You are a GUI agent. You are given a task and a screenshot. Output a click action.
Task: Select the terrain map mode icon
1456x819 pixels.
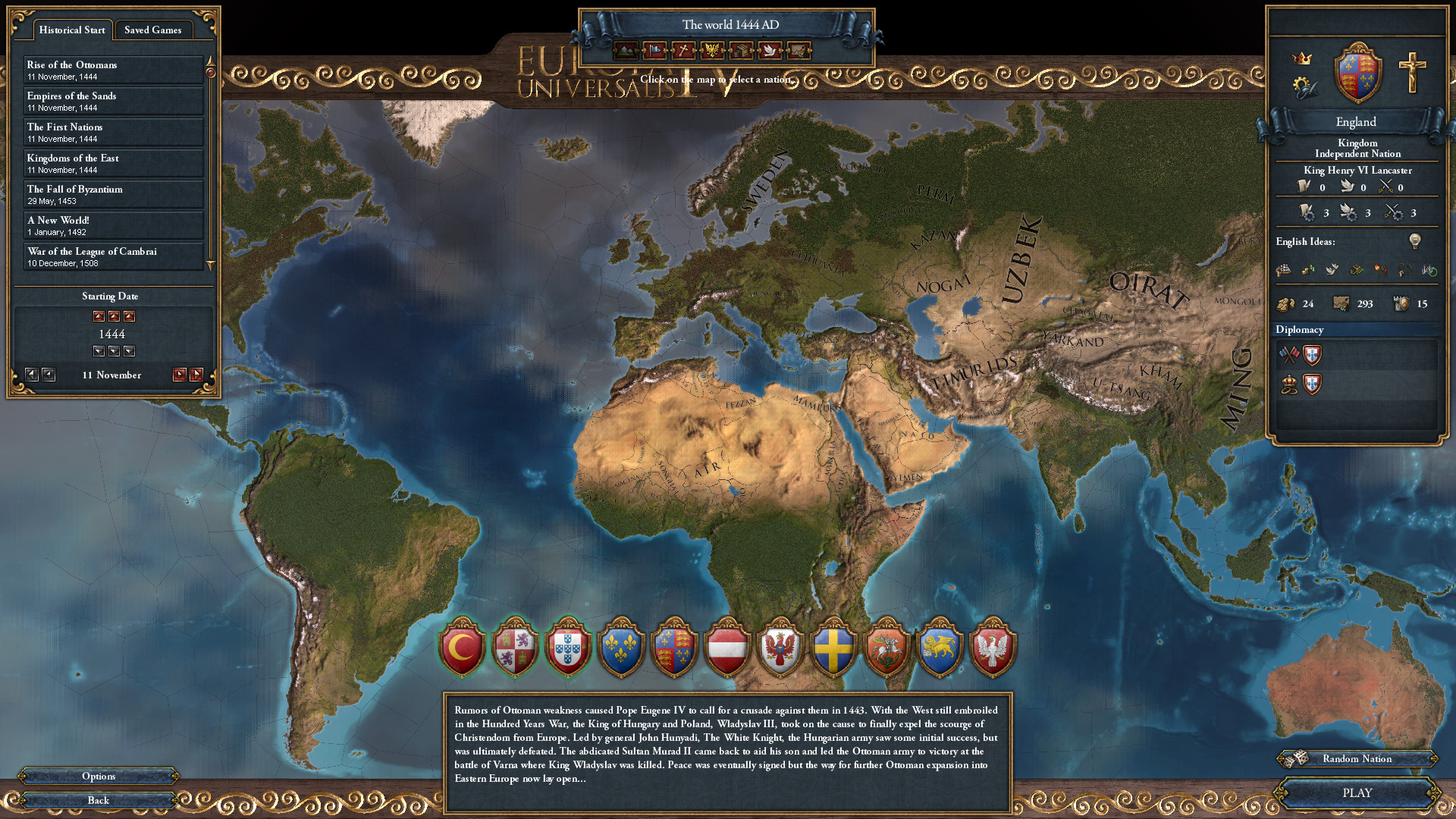click(624, 52)
